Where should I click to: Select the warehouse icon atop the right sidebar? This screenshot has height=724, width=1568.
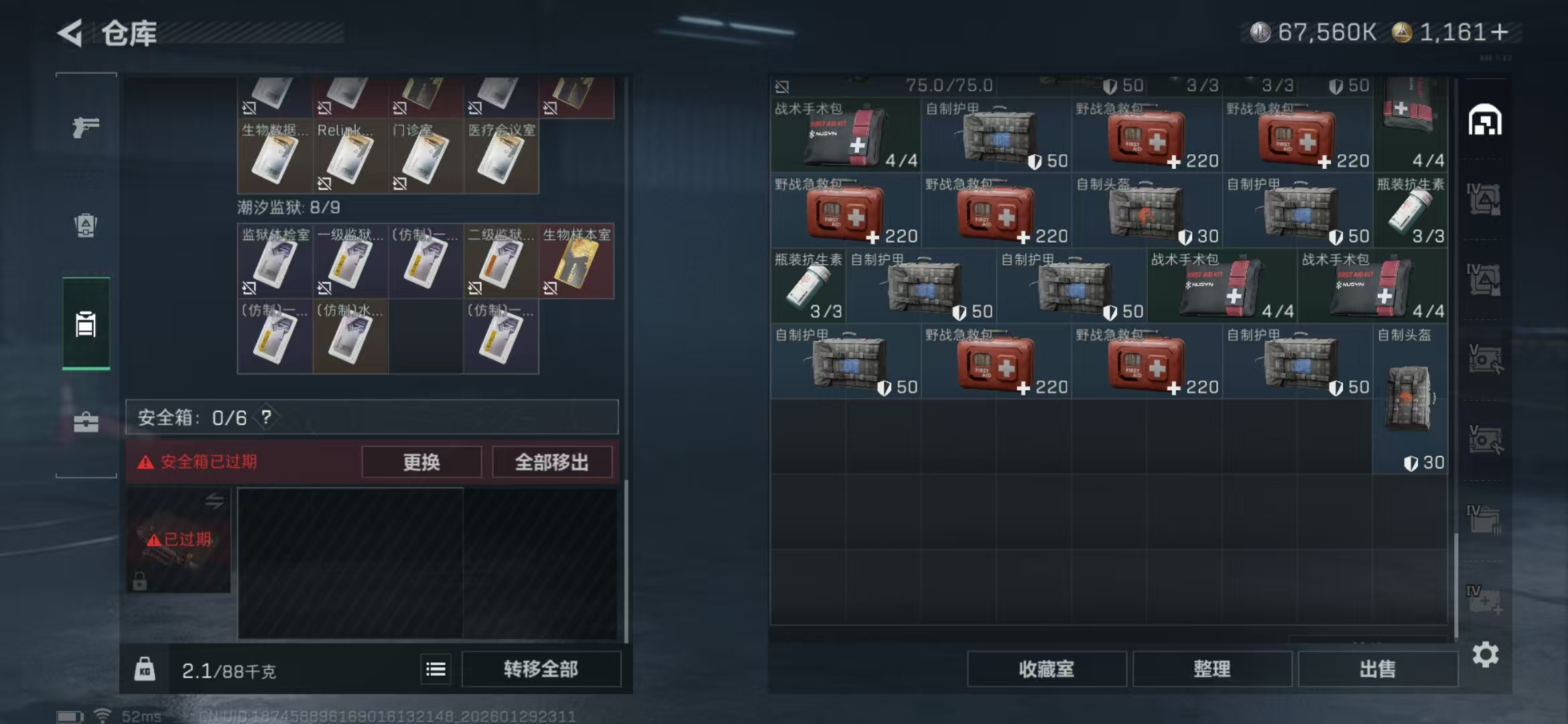click(x=1485, y=121)
